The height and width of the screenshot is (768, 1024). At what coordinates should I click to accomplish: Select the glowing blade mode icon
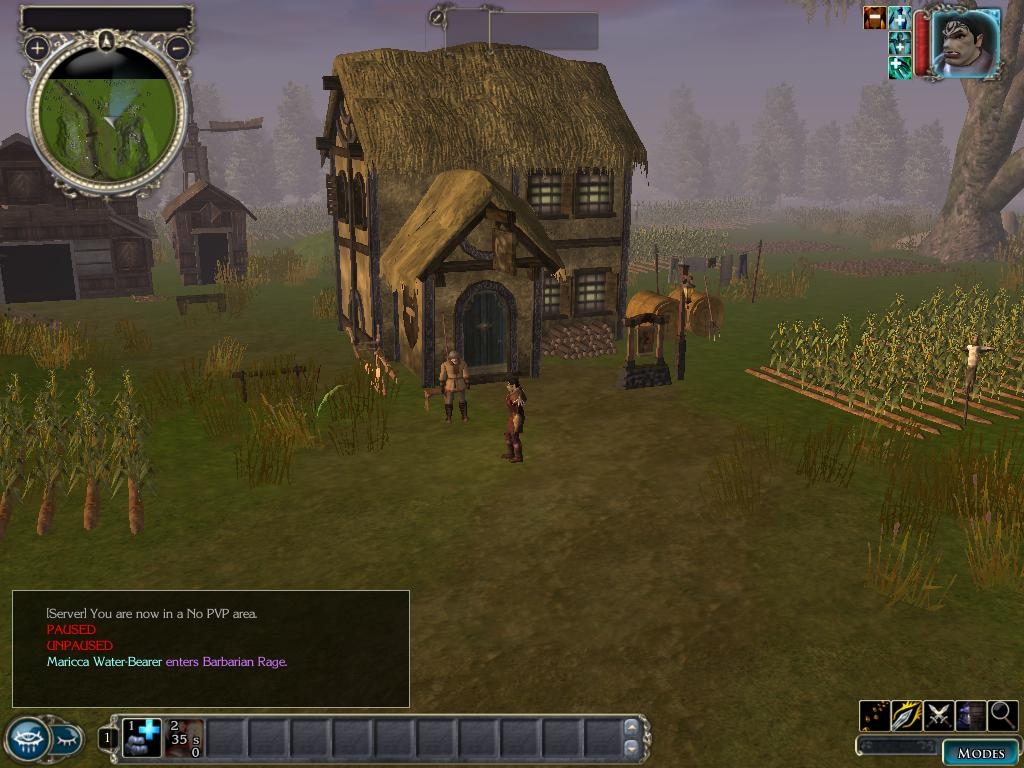pos(906,715)
